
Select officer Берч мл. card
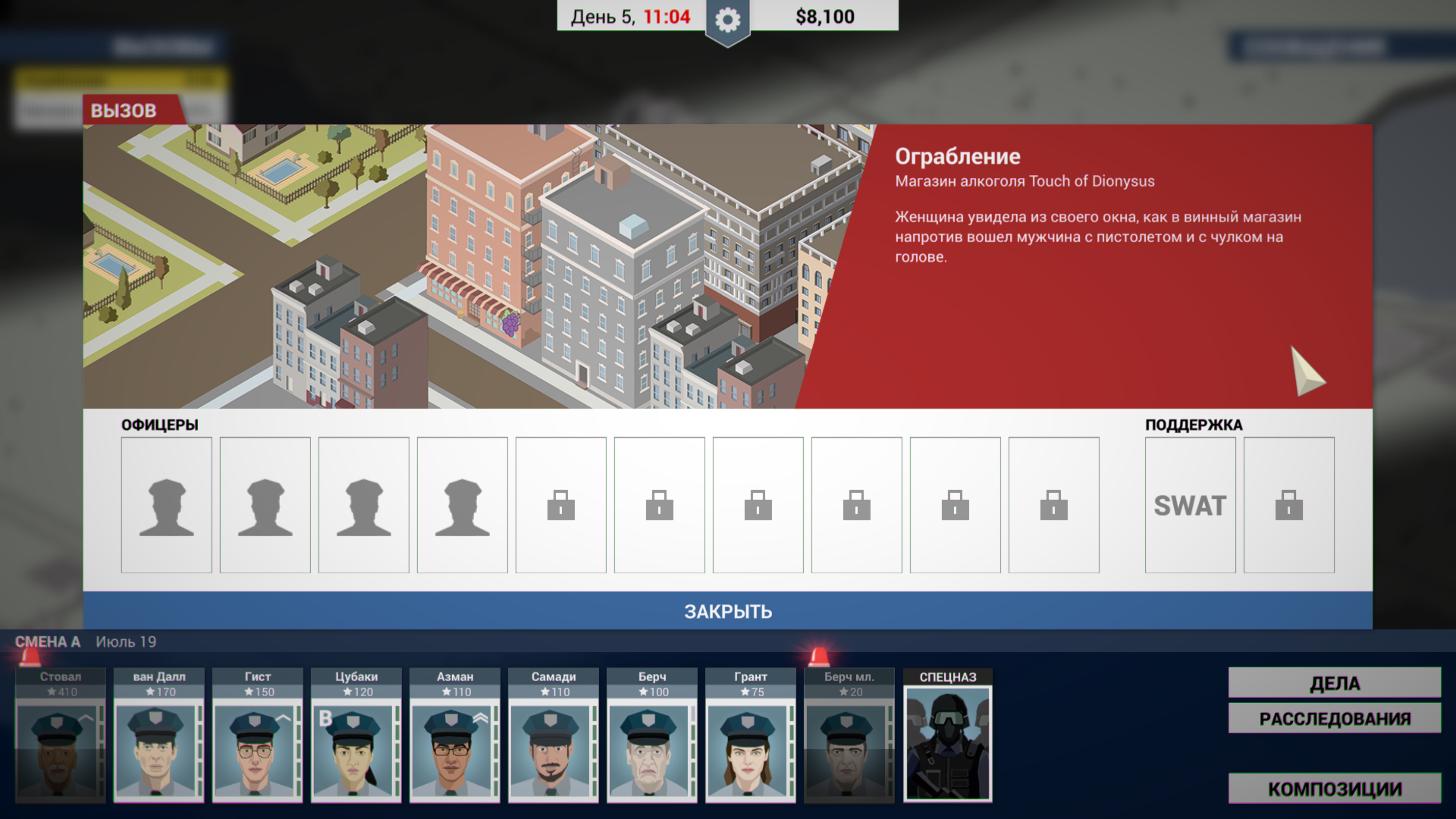click(849, 736)
